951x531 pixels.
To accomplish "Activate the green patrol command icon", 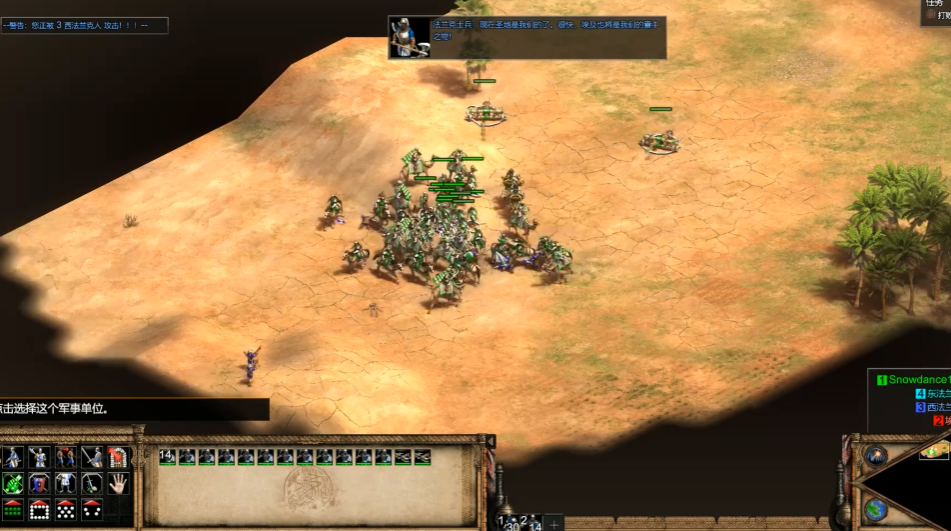I will point(13,484).
